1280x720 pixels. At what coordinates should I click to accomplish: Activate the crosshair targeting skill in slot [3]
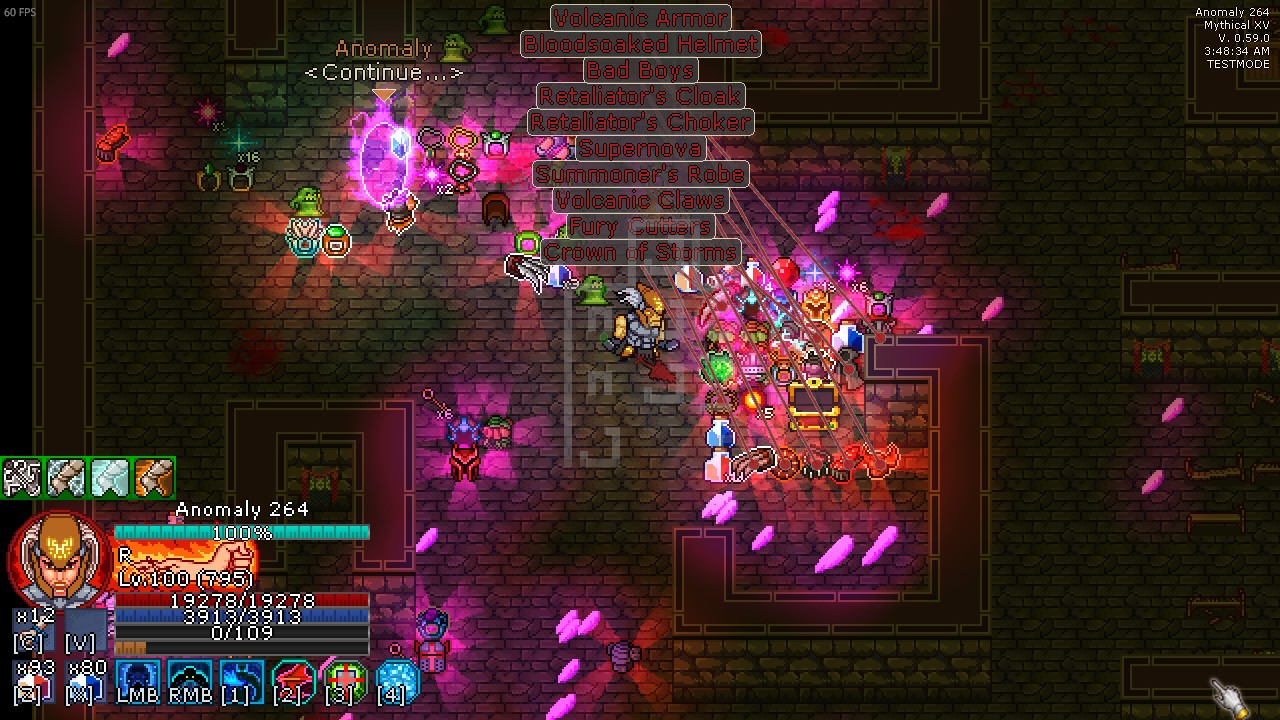(345, 682)
